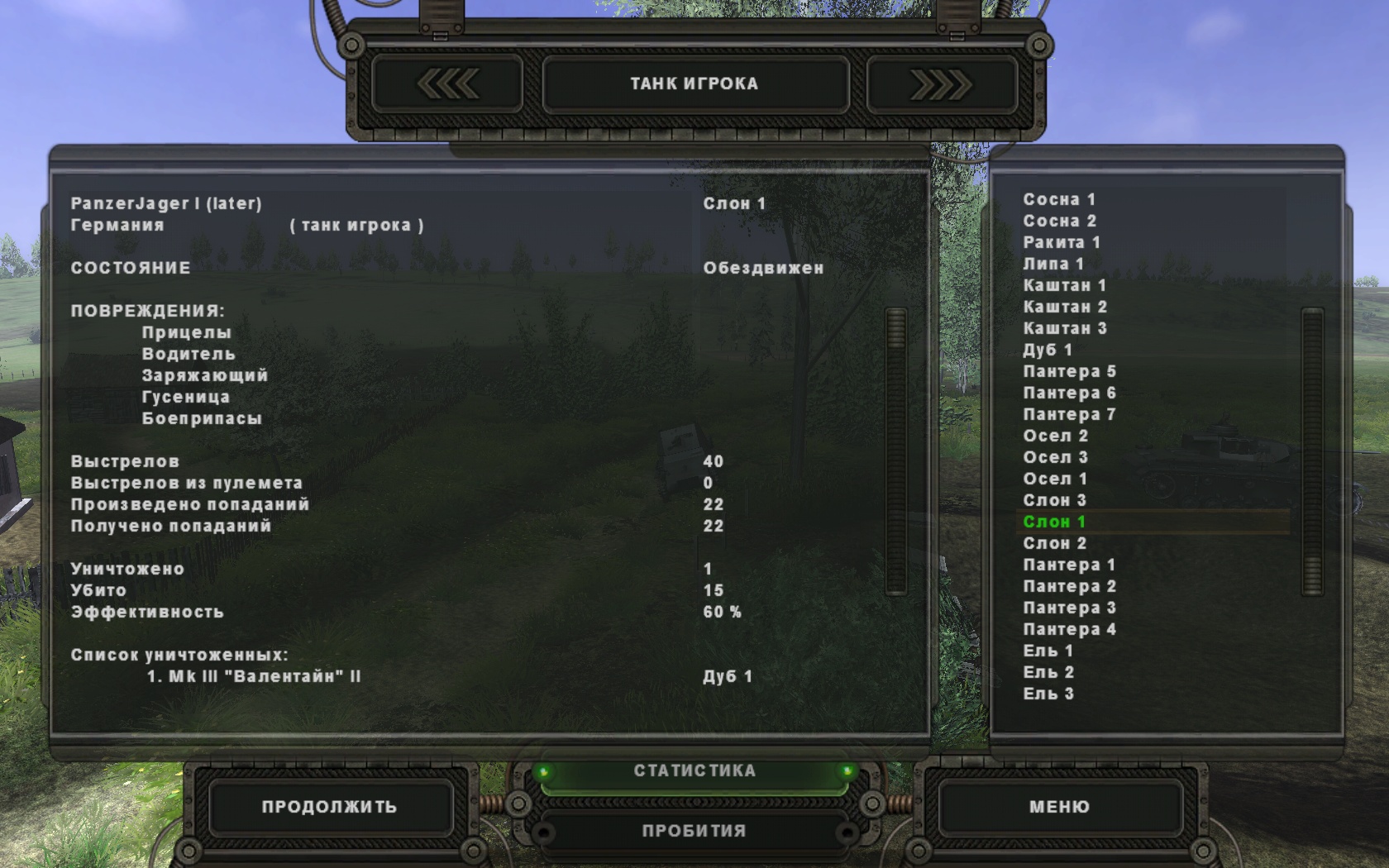
Task: Show stats for Осел 3
Action: [1055, 458]
